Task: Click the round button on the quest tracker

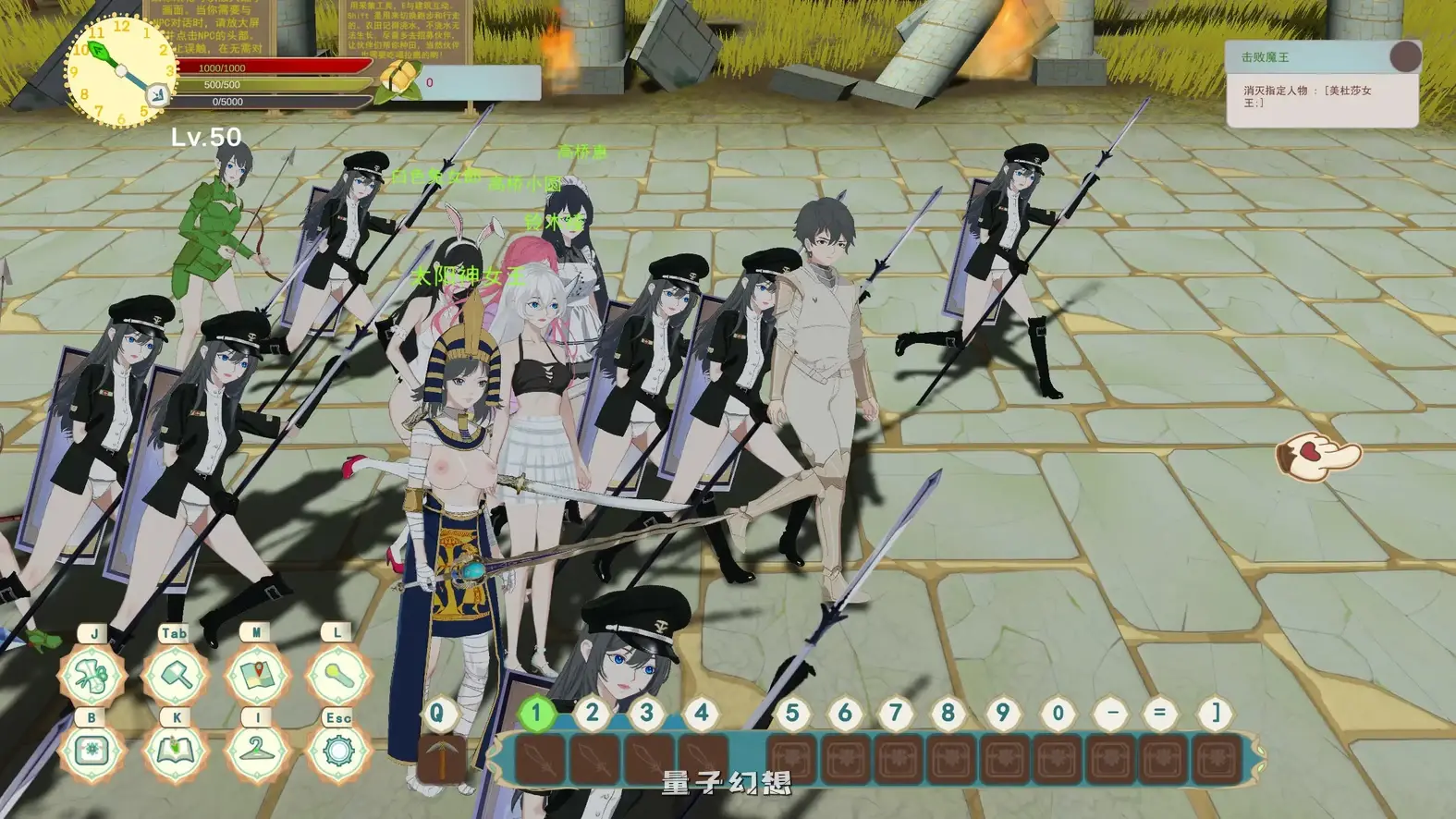Action: coord(1404,57)
